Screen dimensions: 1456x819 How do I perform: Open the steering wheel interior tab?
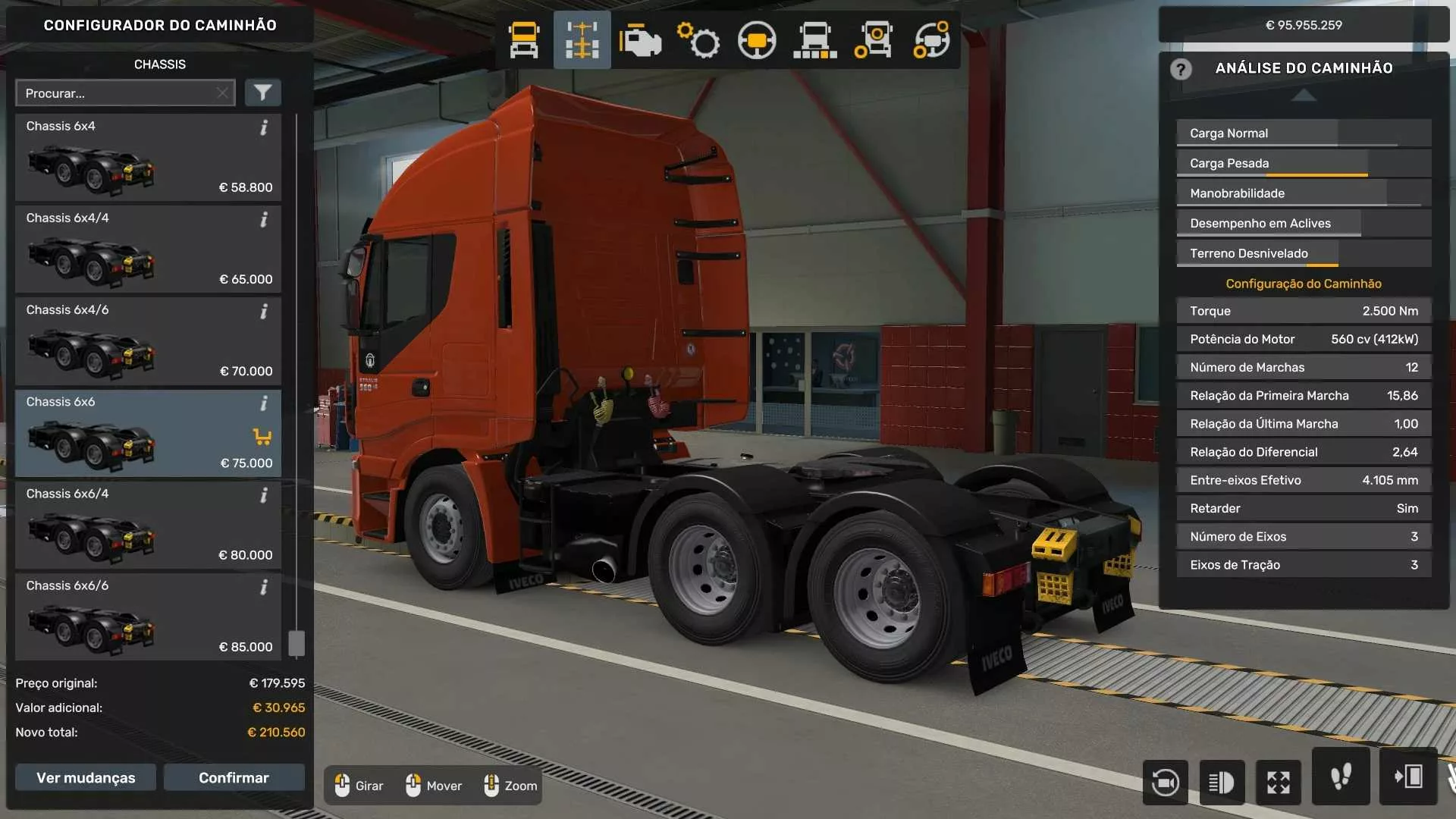pyautogui.click(x=757, y=40)
